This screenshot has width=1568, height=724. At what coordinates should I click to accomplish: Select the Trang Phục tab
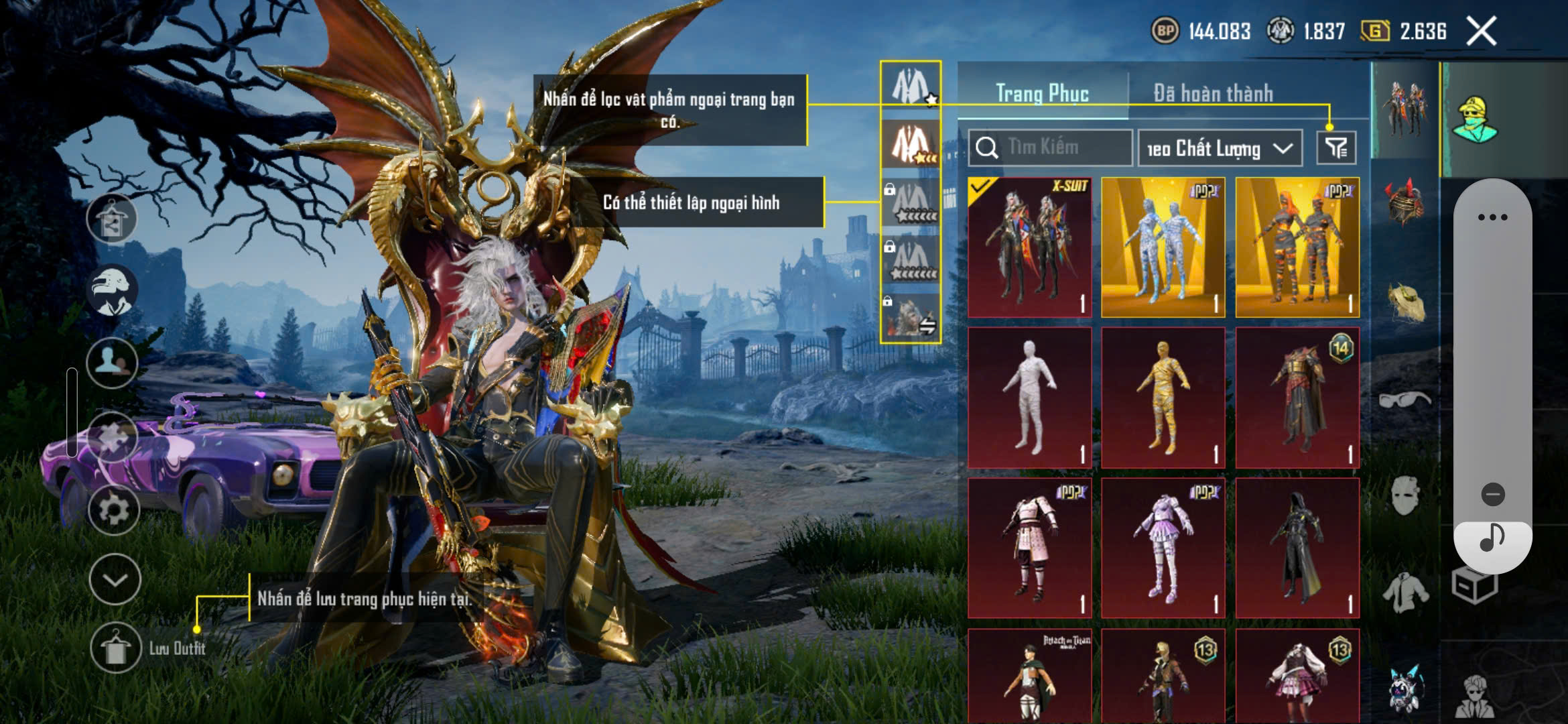pyautogui.click(x=1042, y=93)
